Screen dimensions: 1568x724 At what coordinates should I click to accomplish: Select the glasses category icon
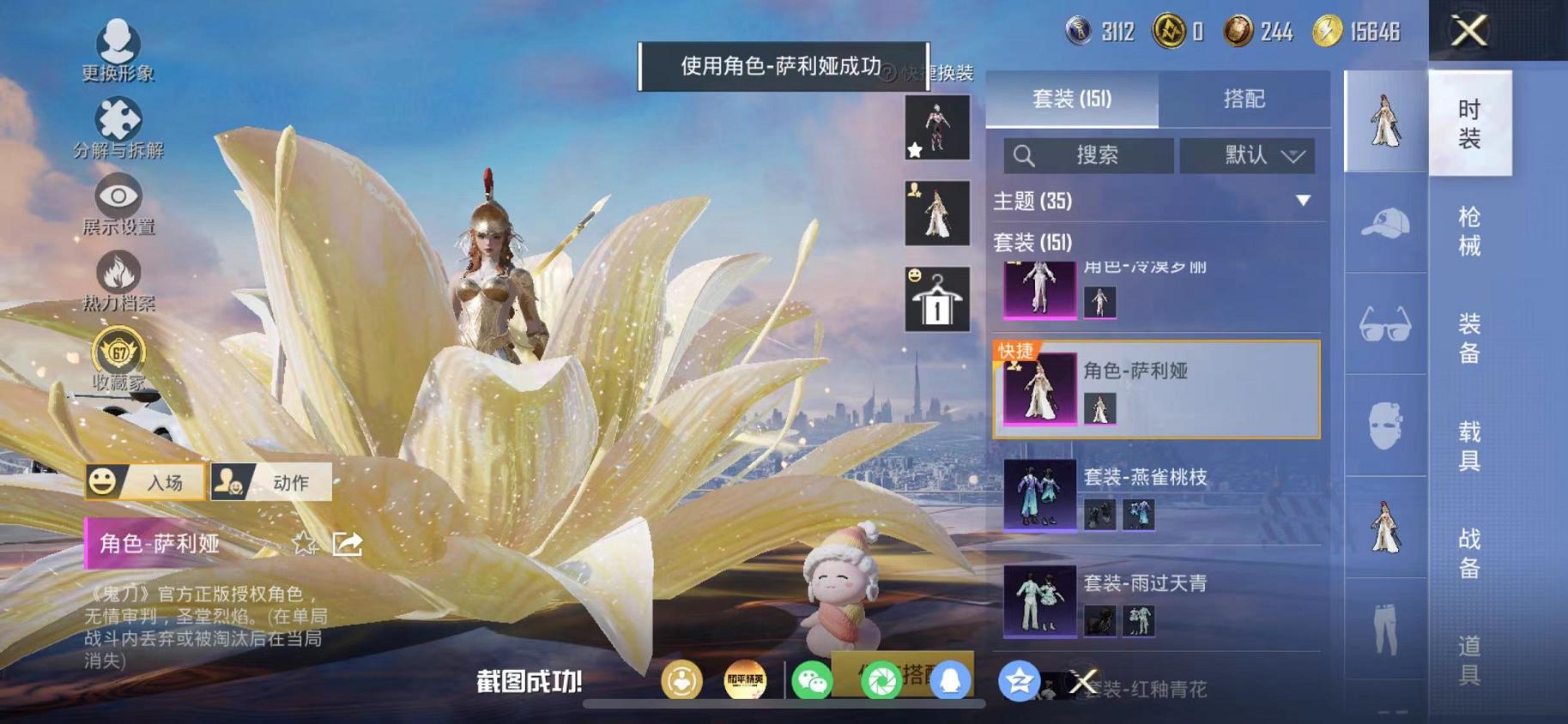click(1384, 324)
